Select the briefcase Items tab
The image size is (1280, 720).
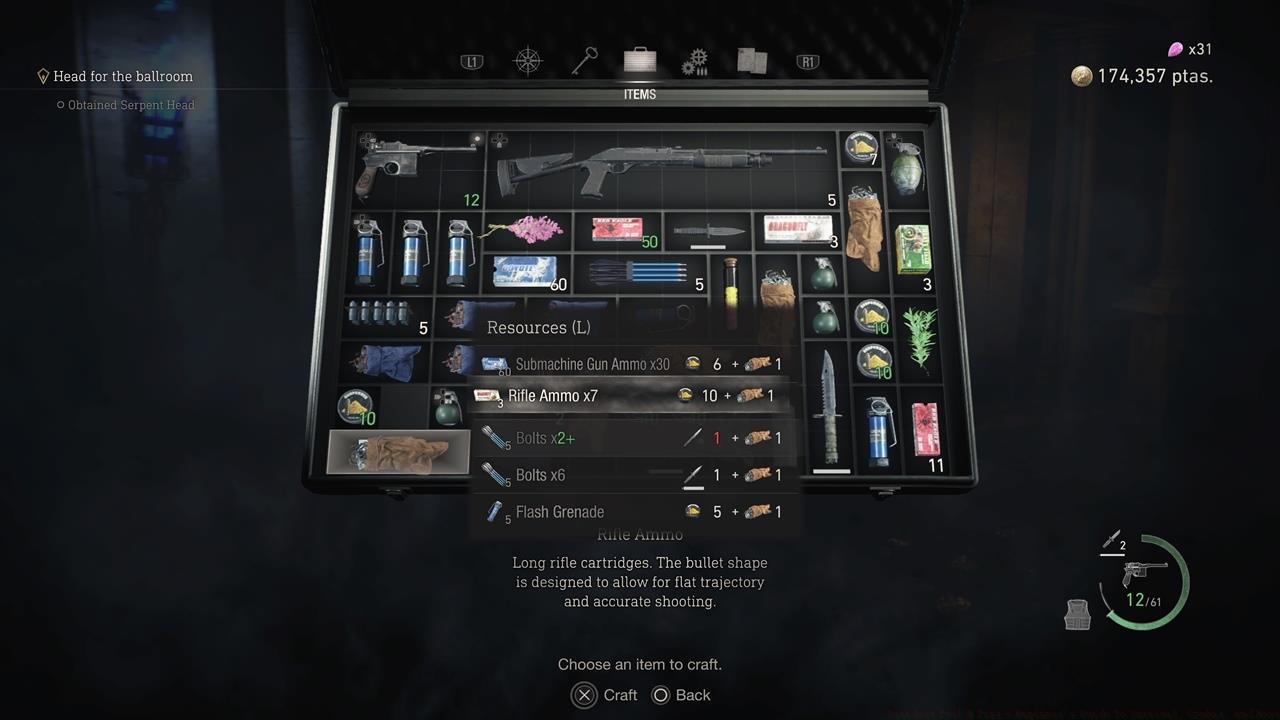coord(640,61)
